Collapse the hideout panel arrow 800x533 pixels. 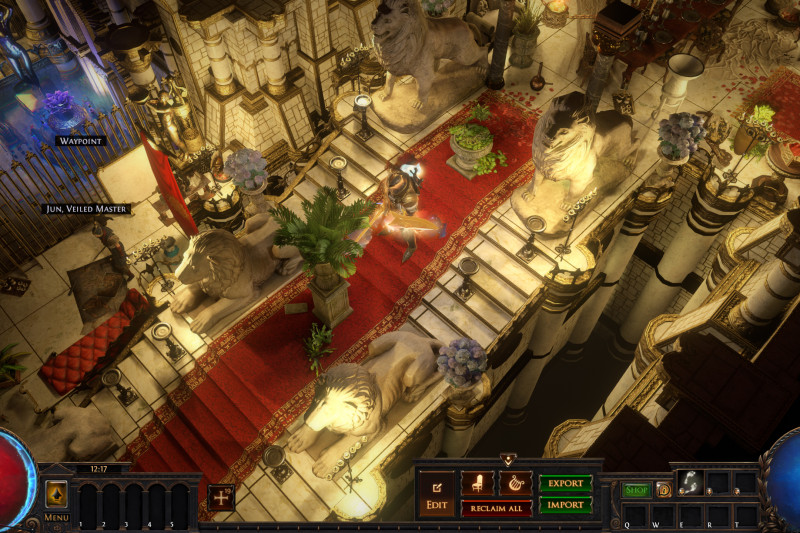click(x=508, y=460)
